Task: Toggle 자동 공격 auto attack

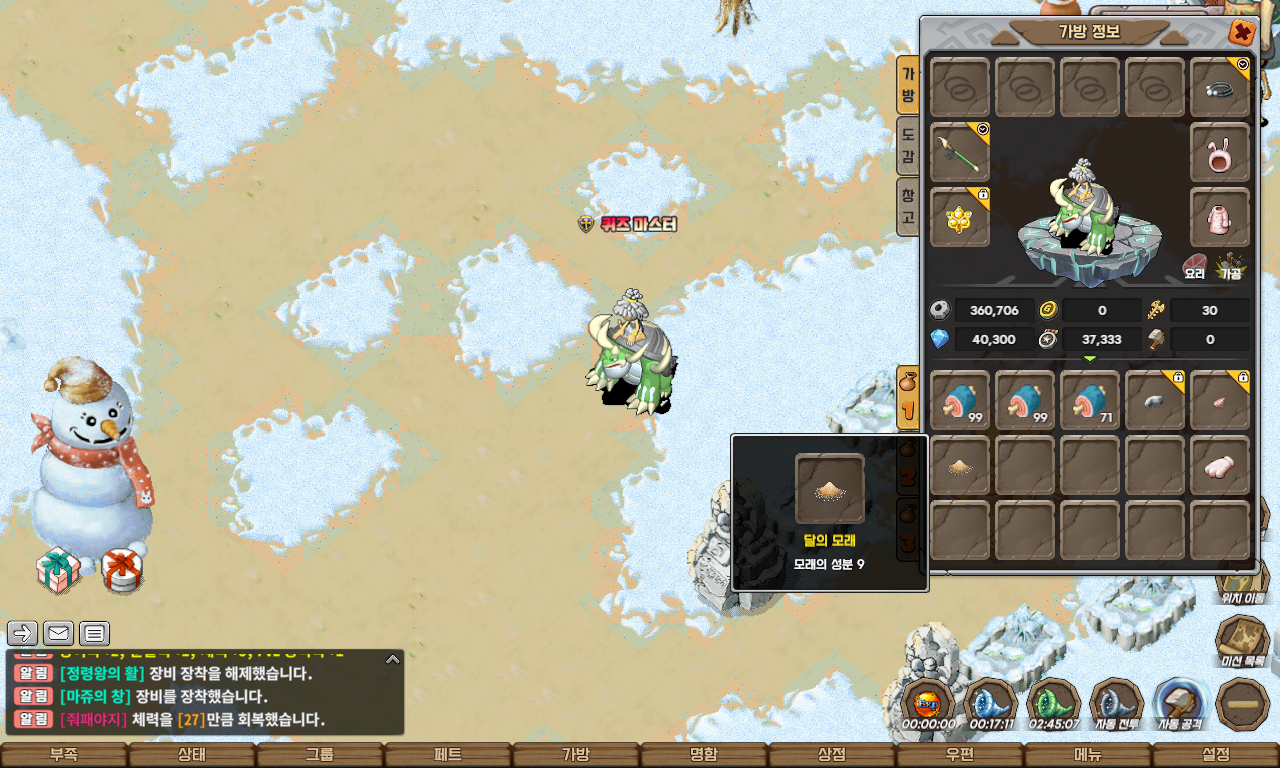Action: pyautogui.click(x=1180, y=704)
